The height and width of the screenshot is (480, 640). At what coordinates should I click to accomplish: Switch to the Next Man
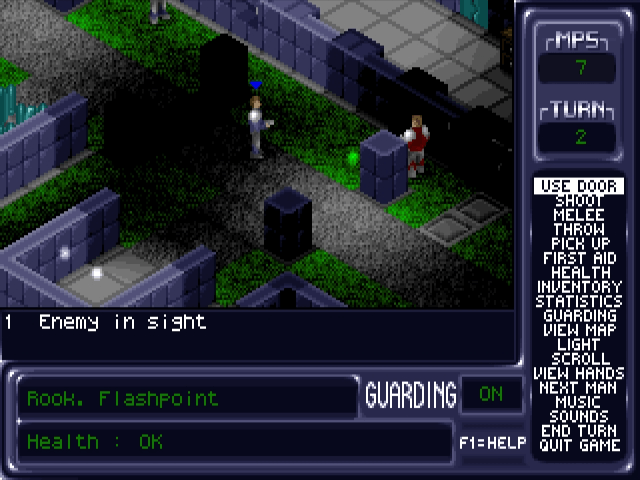(x=579, y=388)
